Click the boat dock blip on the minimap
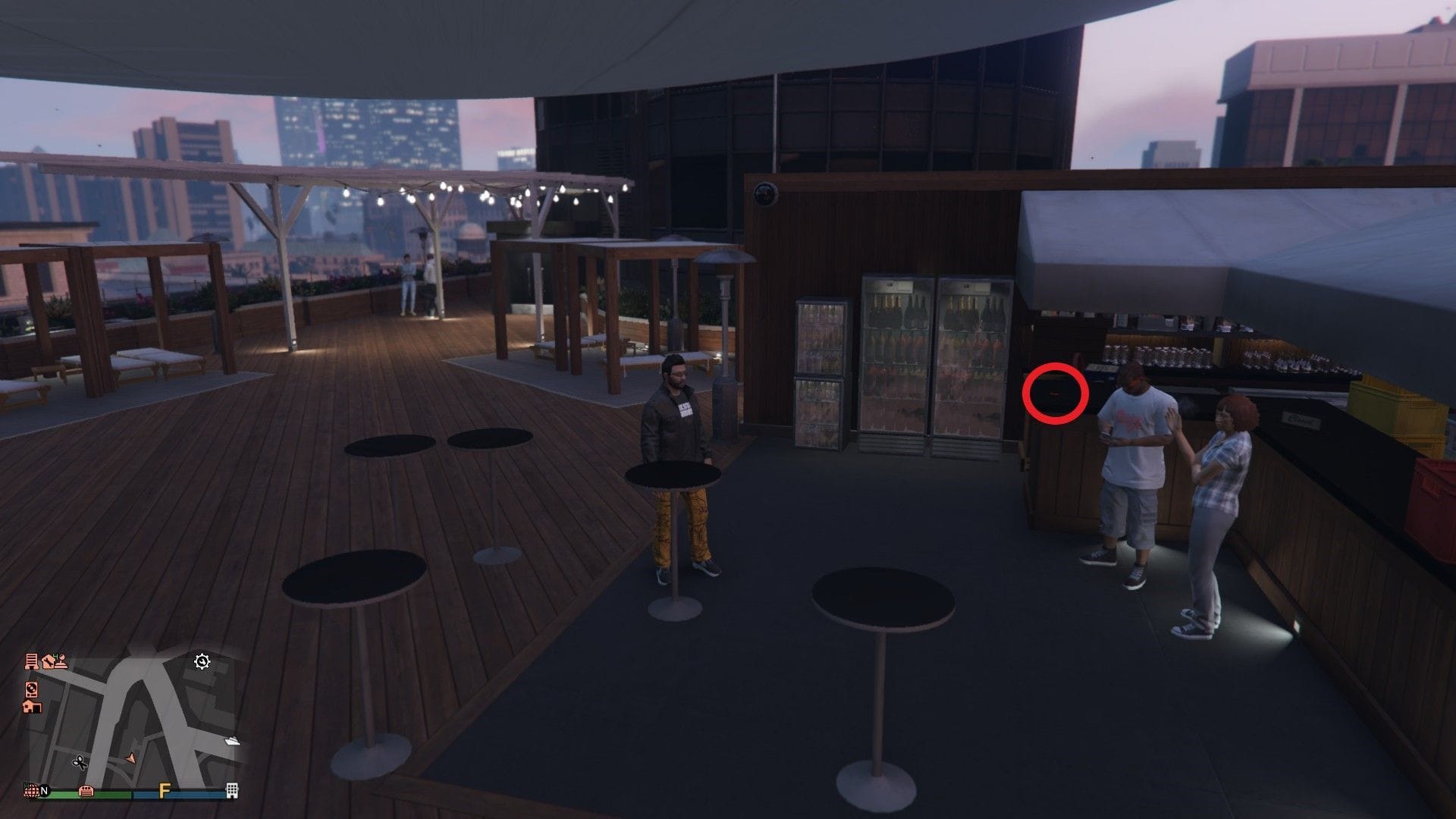The image size is (1456, 819). (232, 741)
